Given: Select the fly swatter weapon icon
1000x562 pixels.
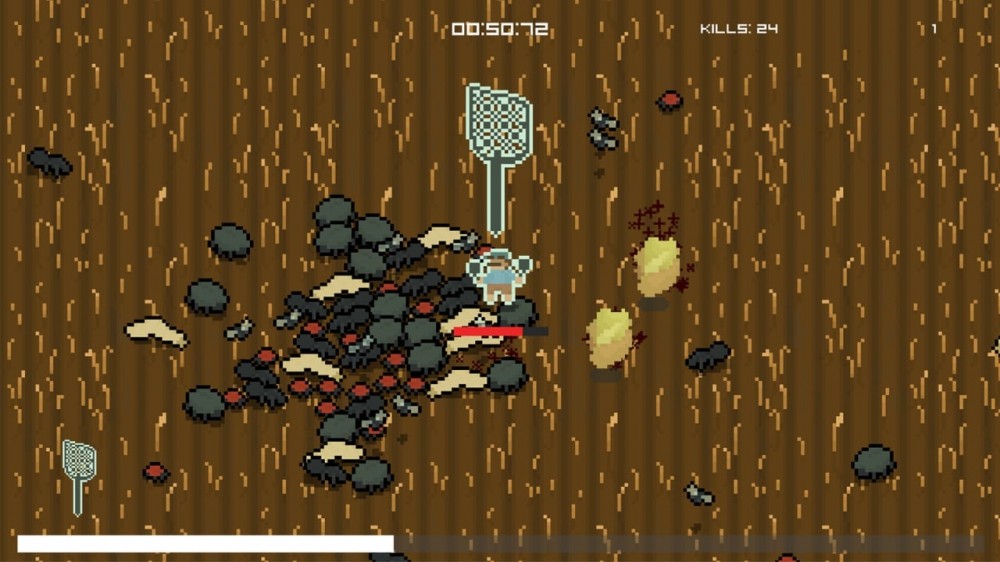Looking at the screenshot, I should 79,475.
